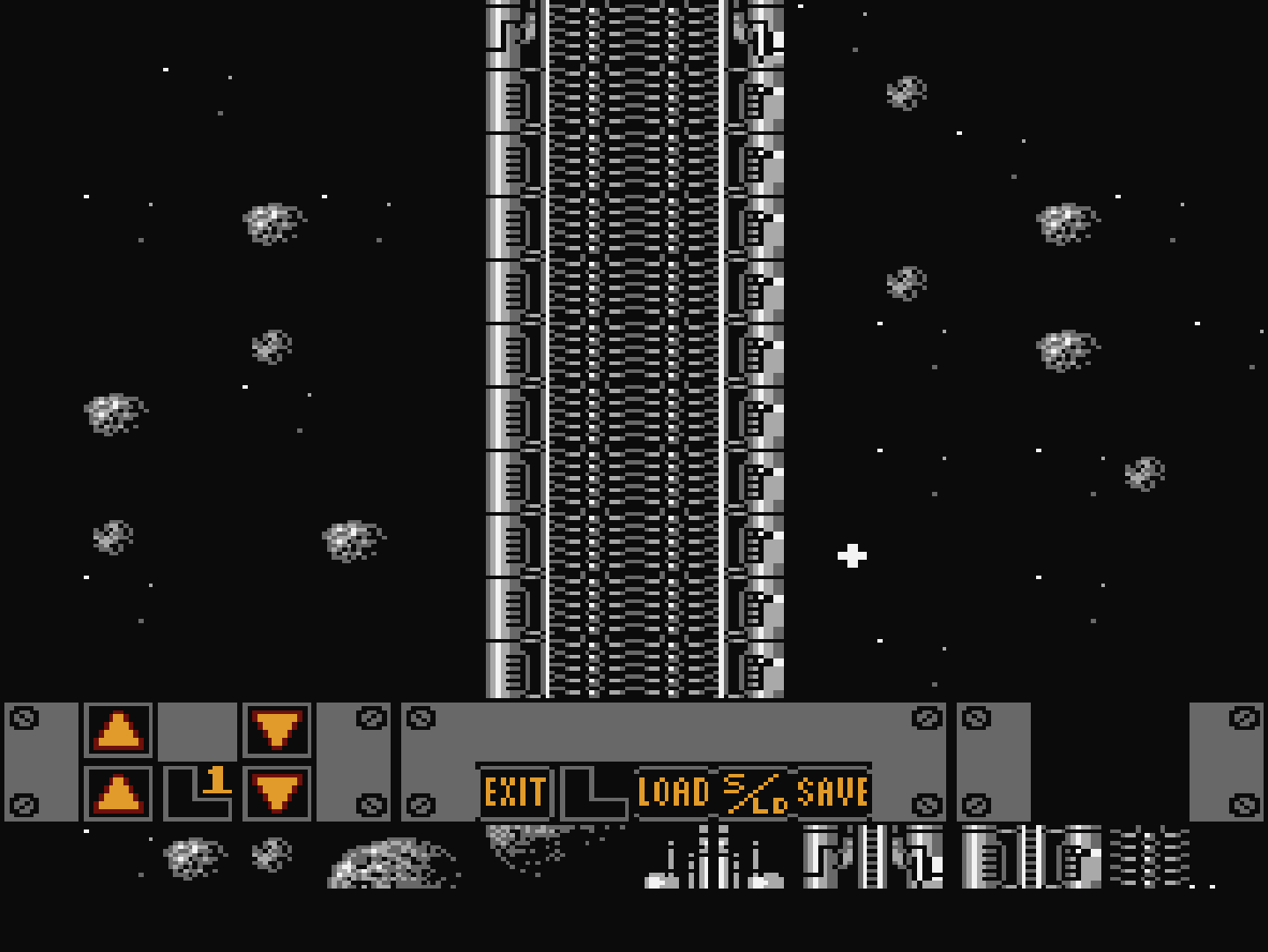Decrease level with down arrow beside number 1
This screenshot has width=1268, height=952.
(277, 793)
